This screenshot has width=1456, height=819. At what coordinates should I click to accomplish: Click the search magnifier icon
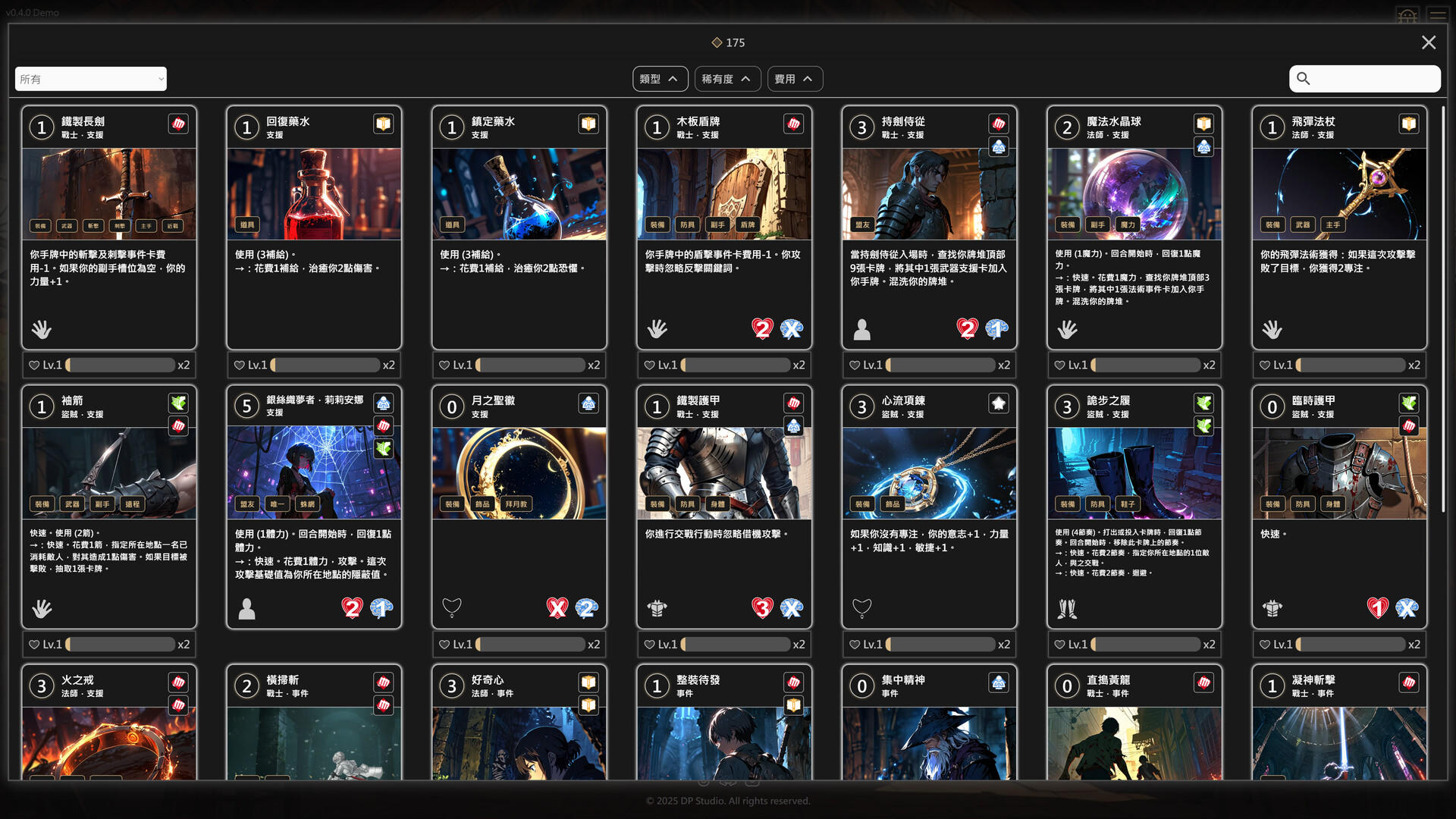tap(1304, 78)
